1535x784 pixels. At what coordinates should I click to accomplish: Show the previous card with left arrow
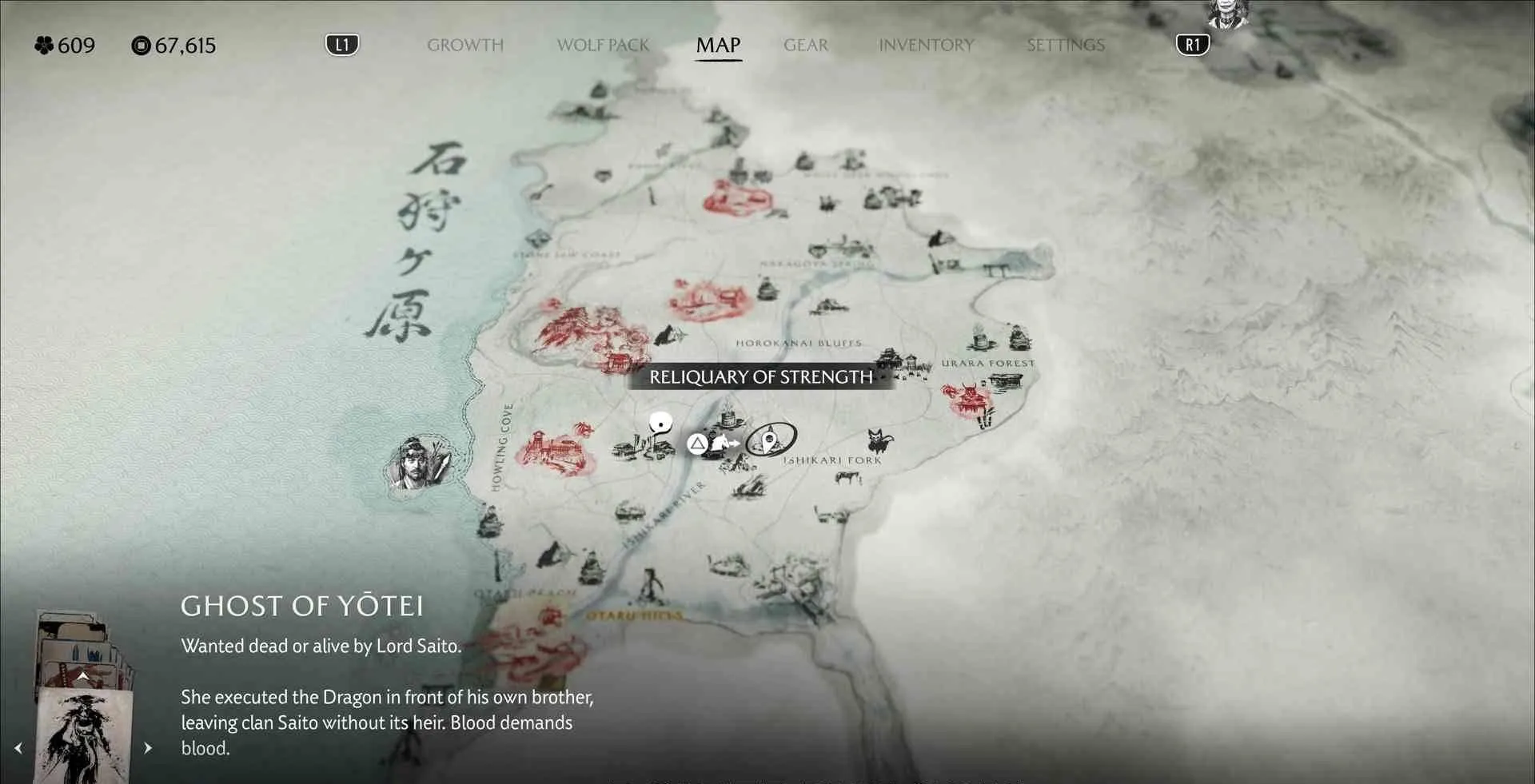pos(18,748)
